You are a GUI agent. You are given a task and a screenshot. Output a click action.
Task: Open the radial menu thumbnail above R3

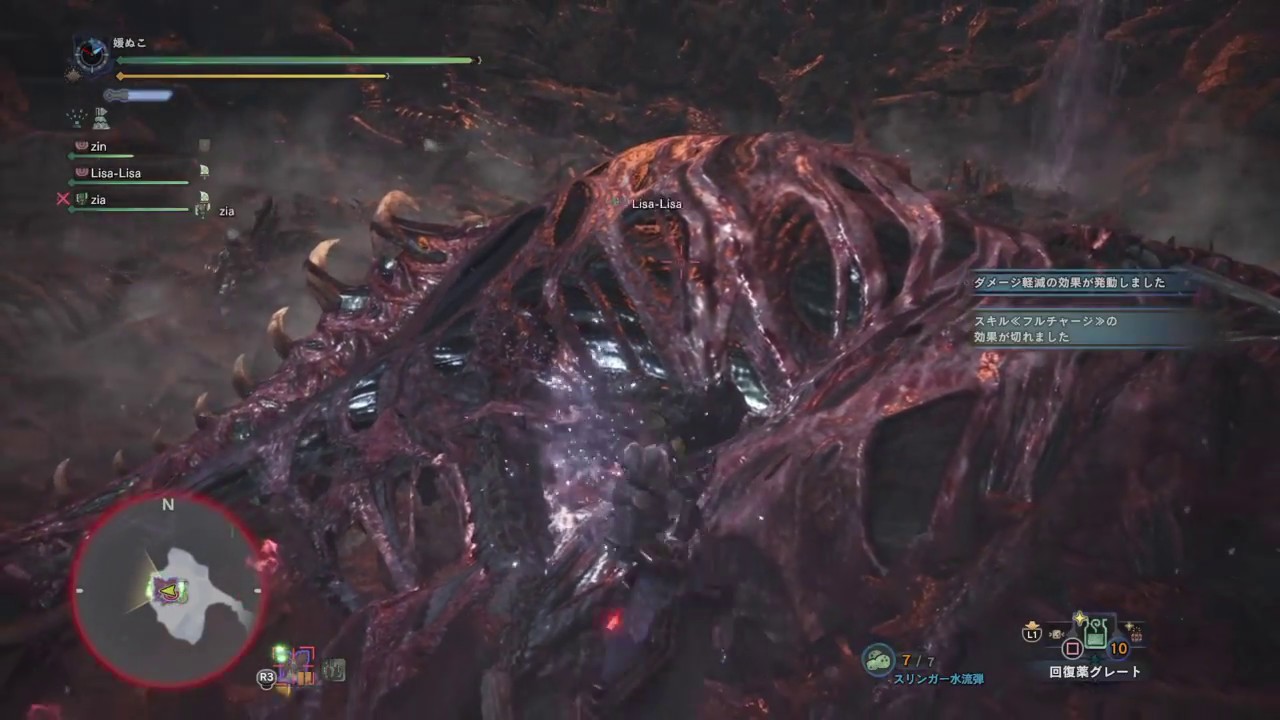tap(295, 663)
